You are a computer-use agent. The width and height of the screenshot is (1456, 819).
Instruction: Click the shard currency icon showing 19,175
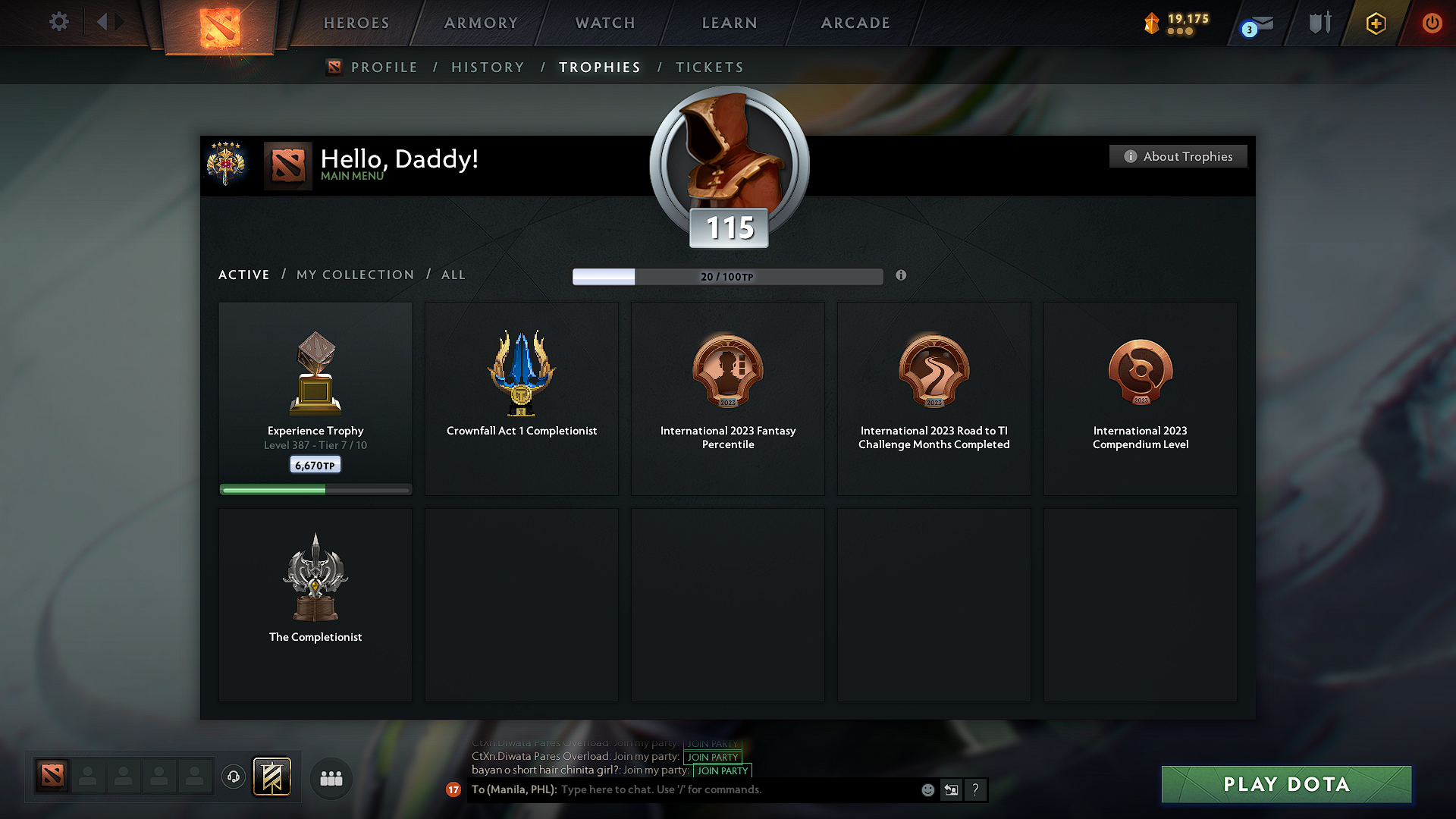(x=1151, y=24)
